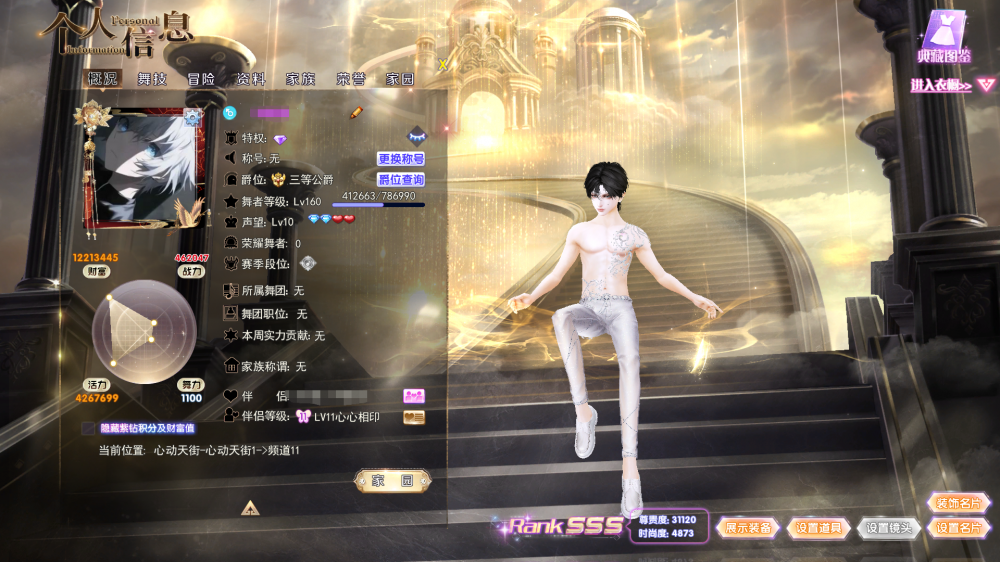Switch to the 家族 tab

(x=300, y=79)
